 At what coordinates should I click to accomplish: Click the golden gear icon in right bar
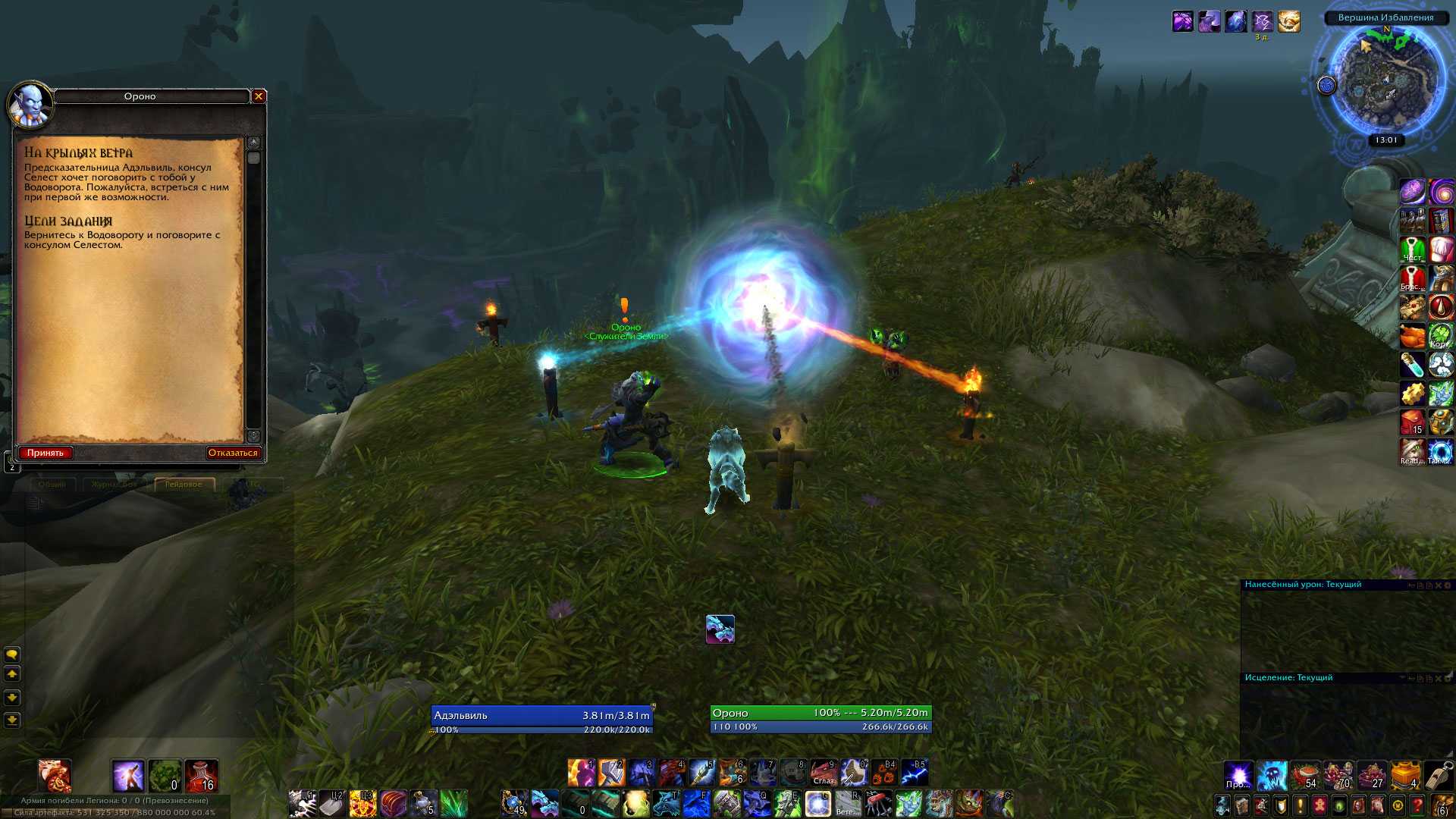click(x=1412, y=394)
